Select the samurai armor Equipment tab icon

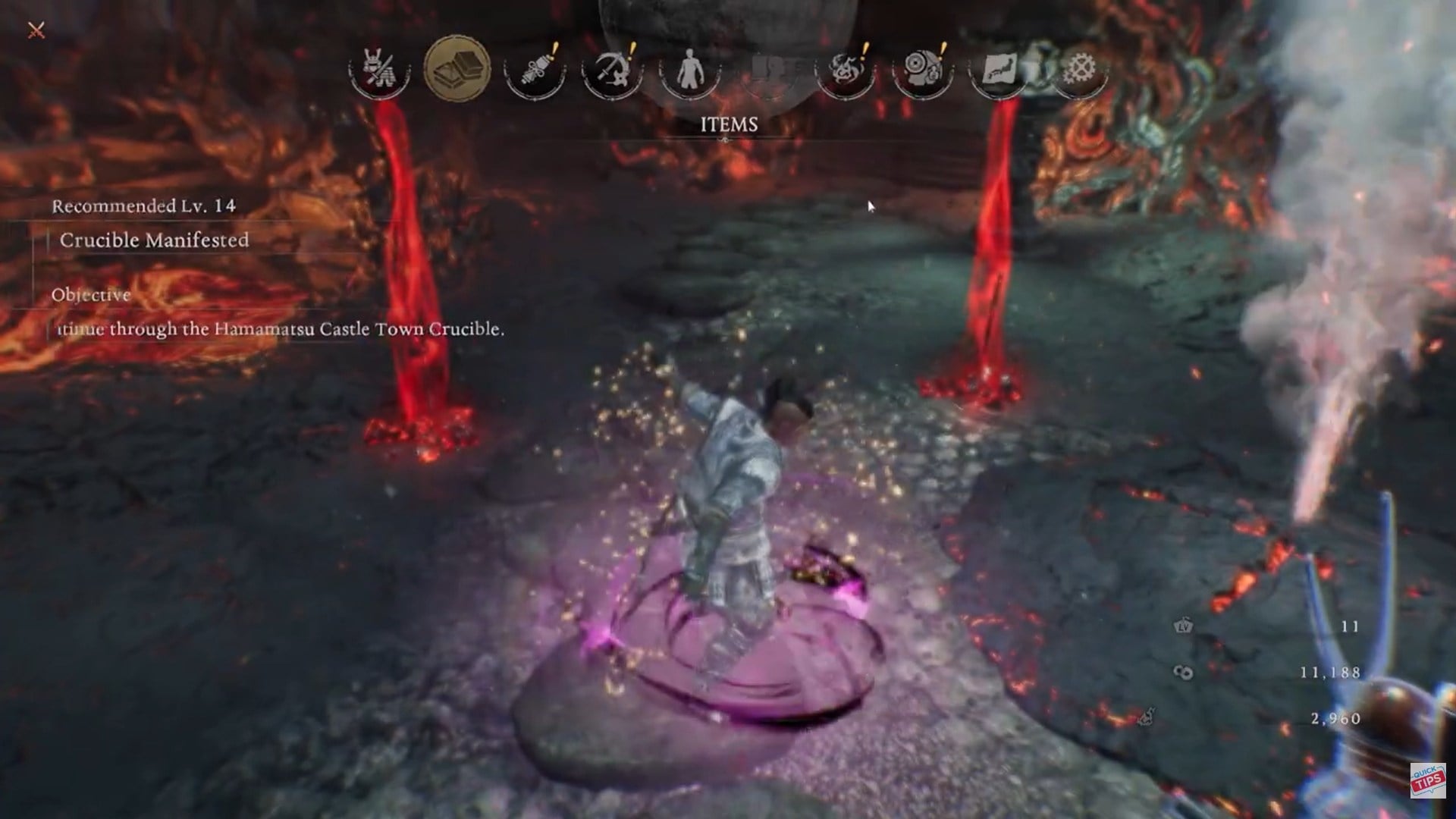tap(378, 70)
